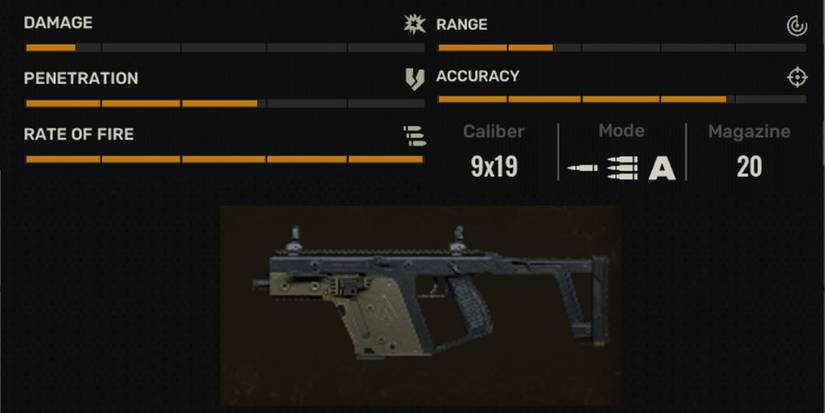The width and height of the screenshot is (825, 413).
Task: Choose the single-shot fire mode icon
Action: click(x=582, y=169)
